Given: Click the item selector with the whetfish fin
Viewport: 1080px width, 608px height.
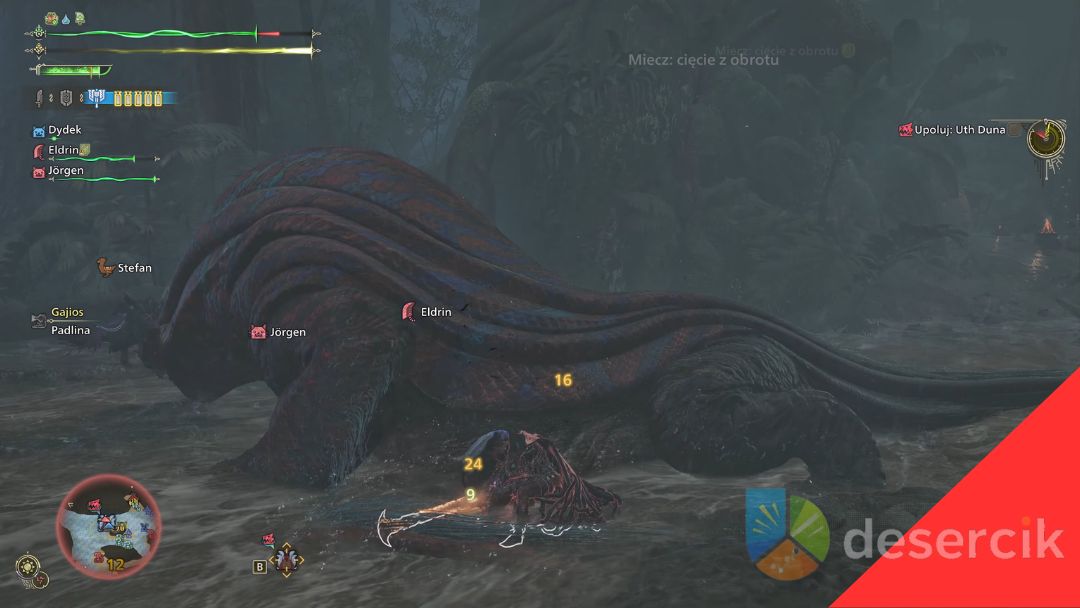Looking at the screenshot, I should tap(286, 560).
